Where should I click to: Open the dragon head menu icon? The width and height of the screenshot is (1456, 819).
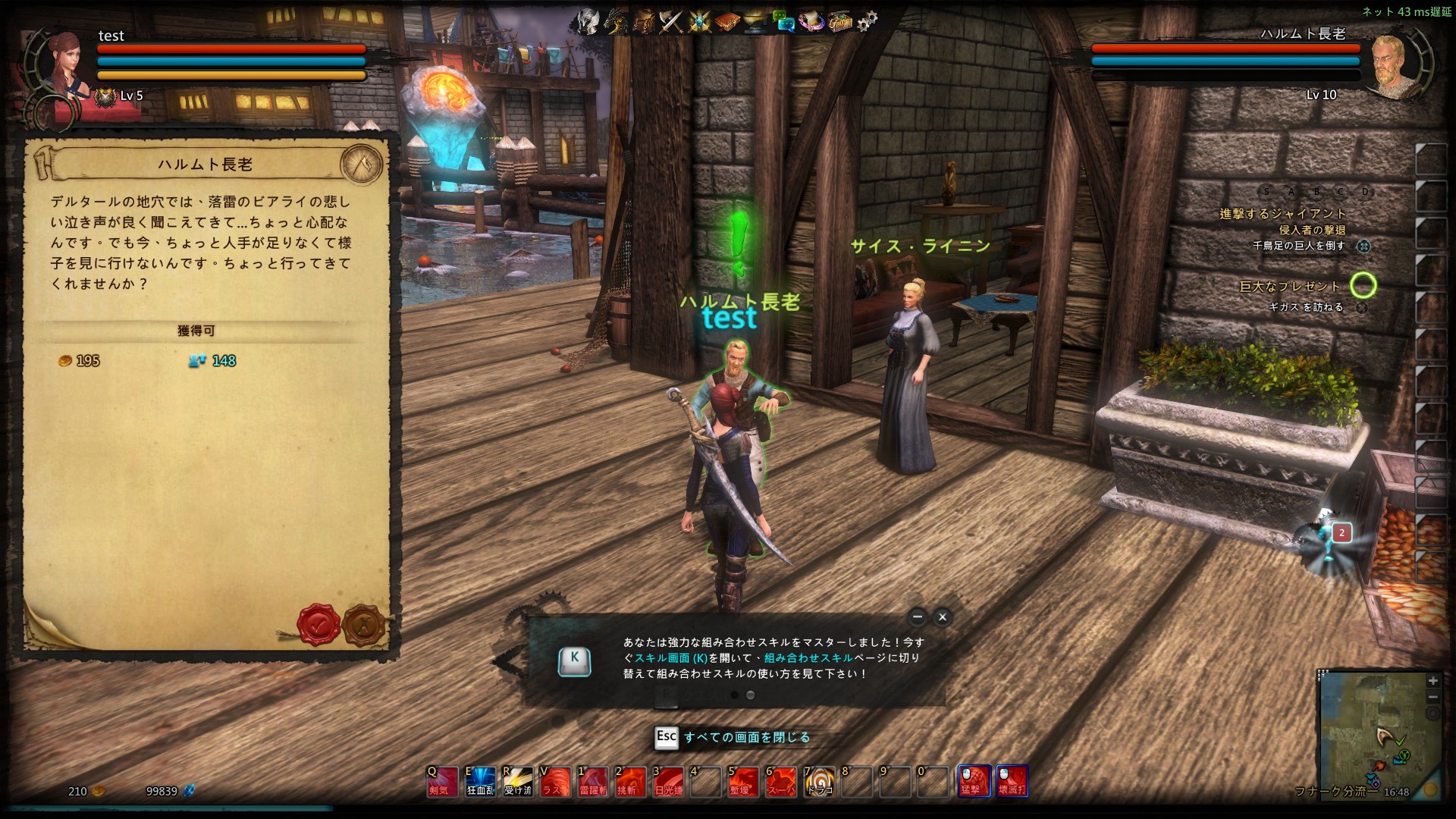tap(616, 21)
